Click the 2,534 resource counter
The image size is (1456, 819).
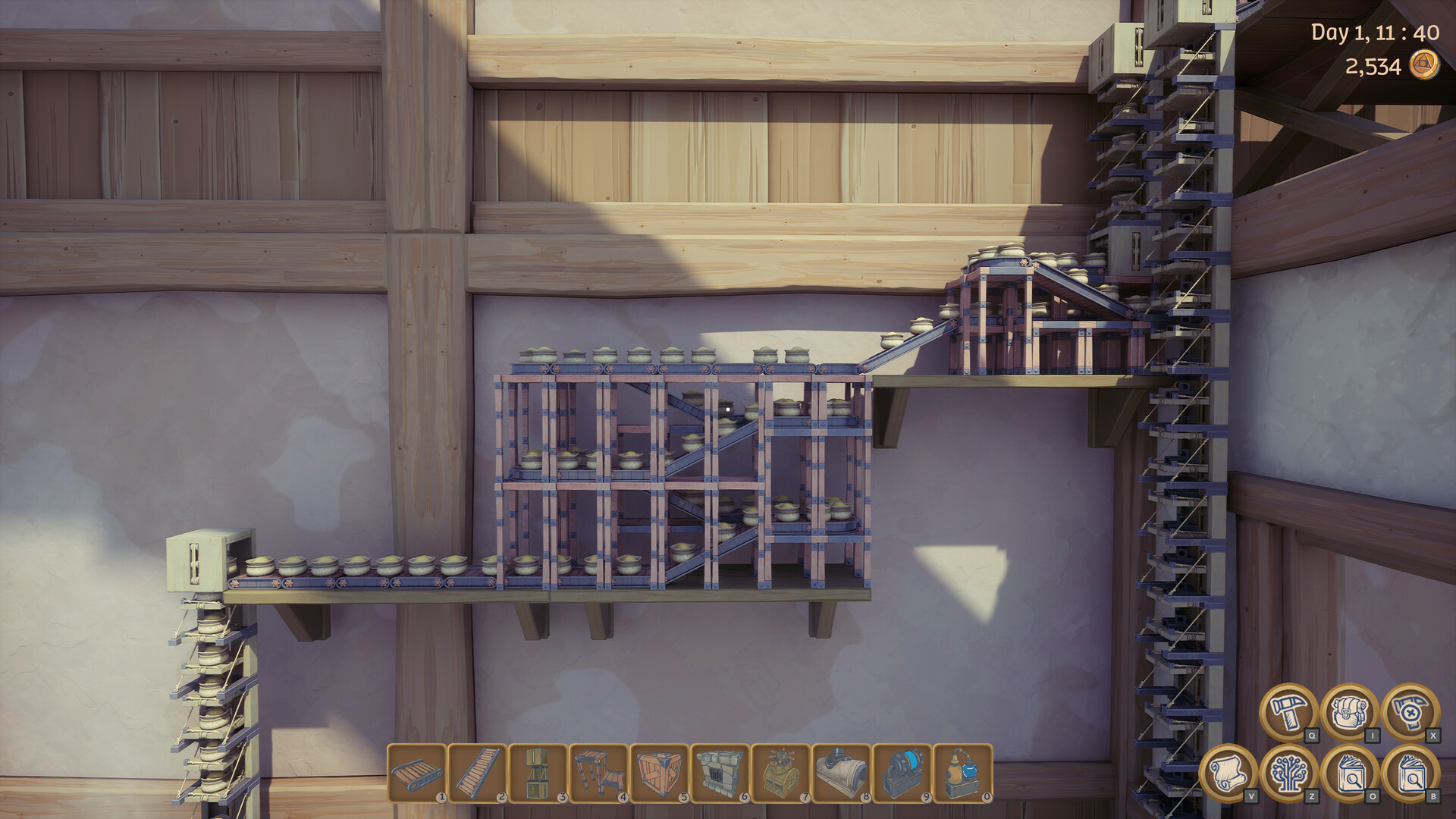tap(1373, 67)
